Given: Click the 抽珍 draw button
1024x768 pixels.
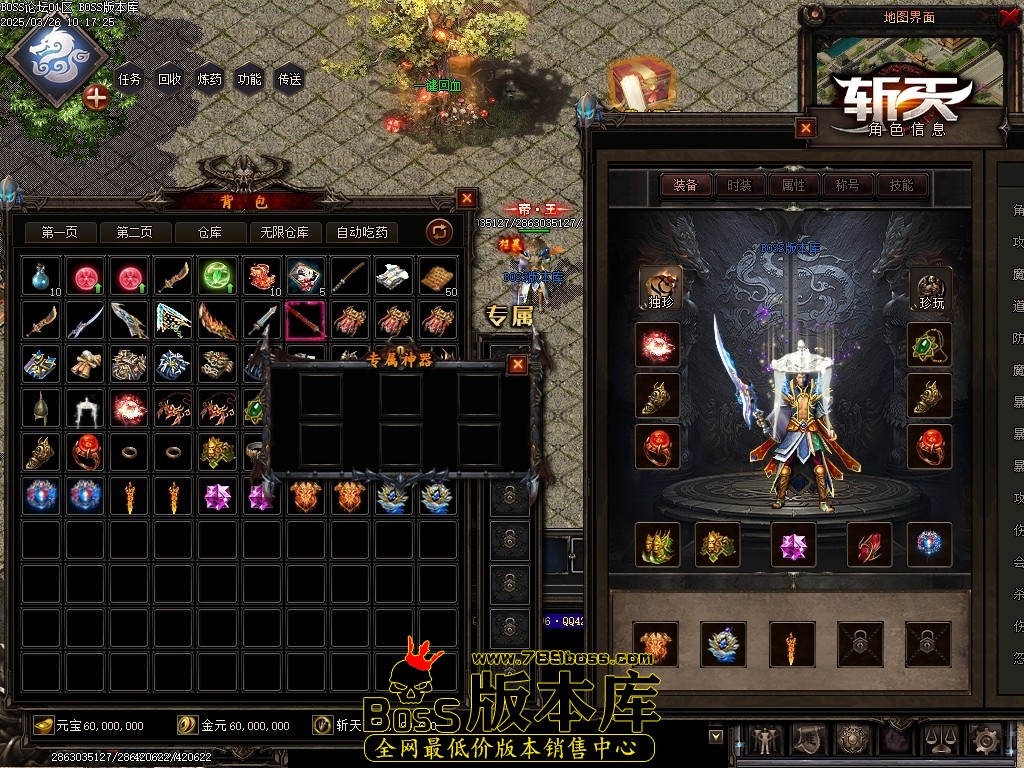Looking at the screenshot, I should tap(660, 288).
